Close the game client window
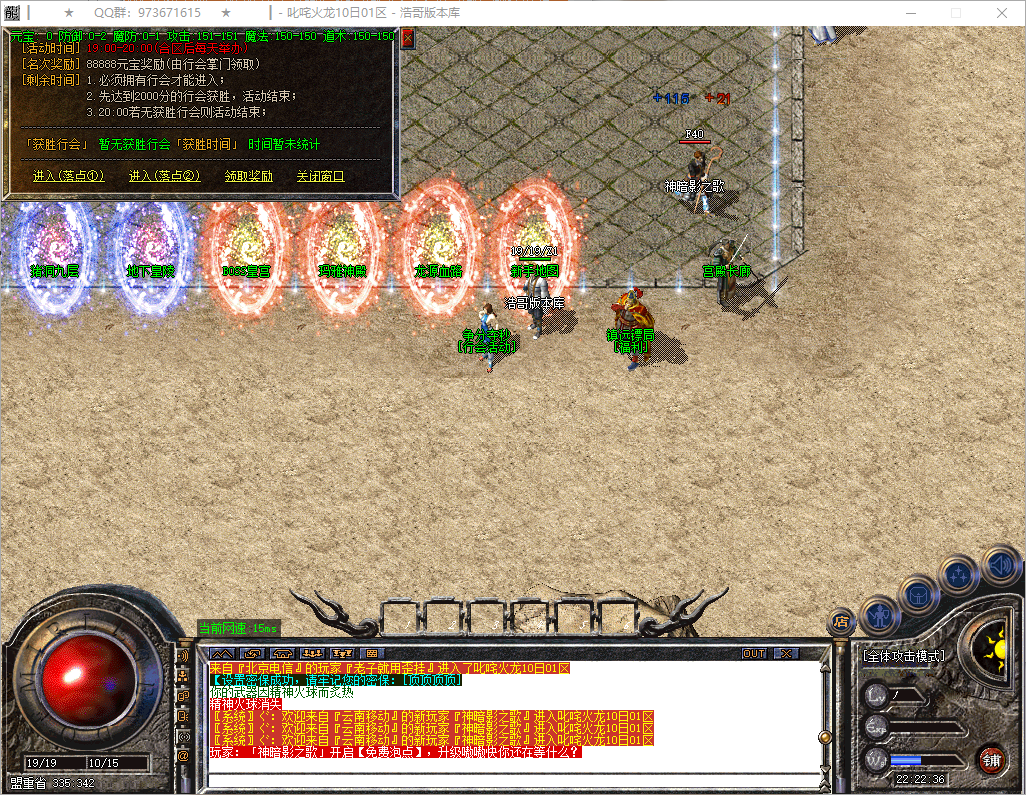The image size is (1026, 795). click(1002, 13)
